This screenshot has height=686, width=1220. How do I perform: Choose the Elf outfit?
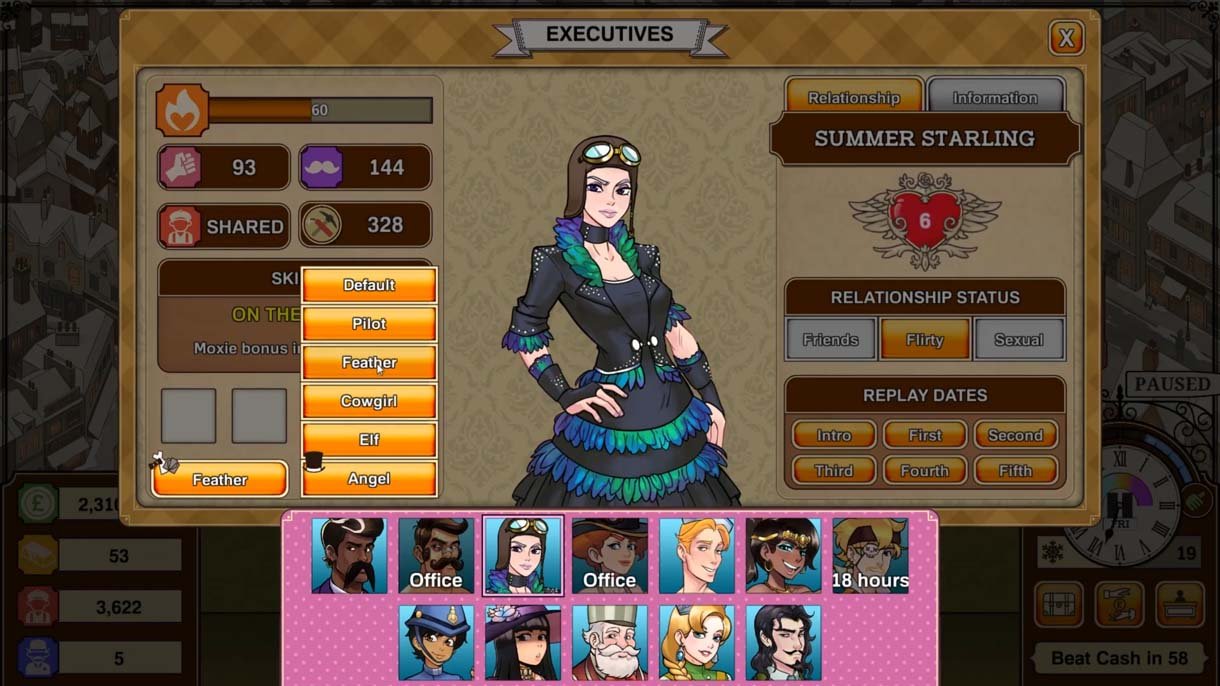[369, 440]
